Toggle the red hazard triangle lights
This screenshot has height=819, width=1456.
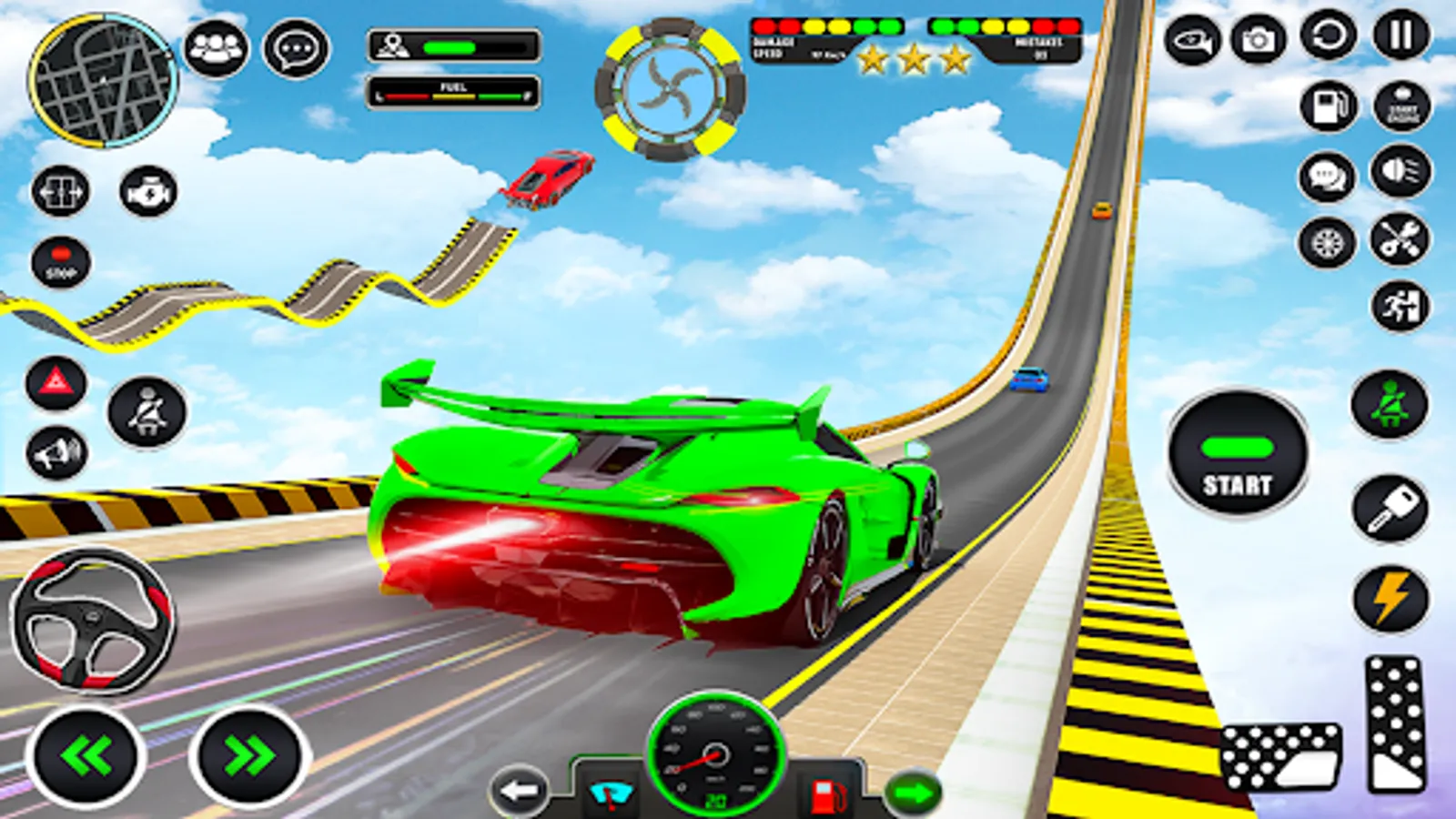(x=56, y=383)
